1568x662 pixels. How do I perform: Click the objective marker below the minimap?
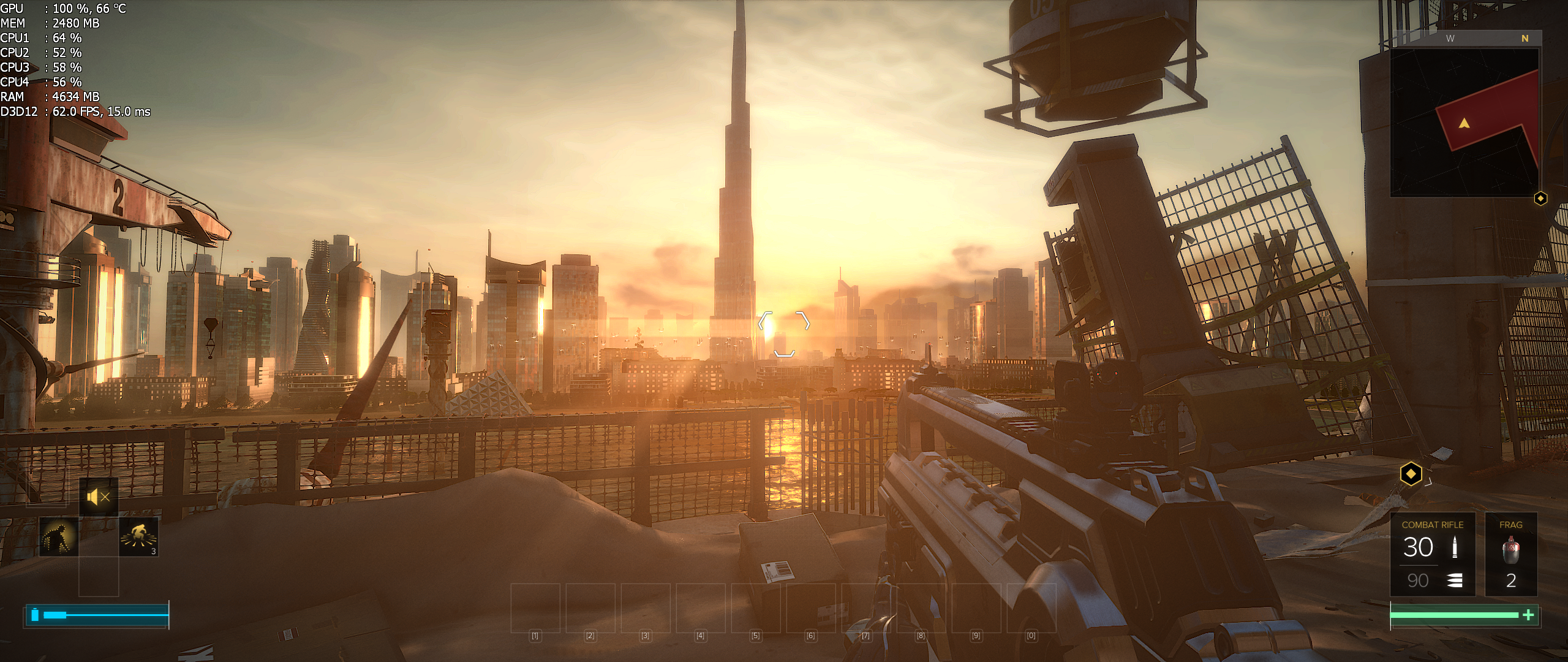pos(1540,199)
